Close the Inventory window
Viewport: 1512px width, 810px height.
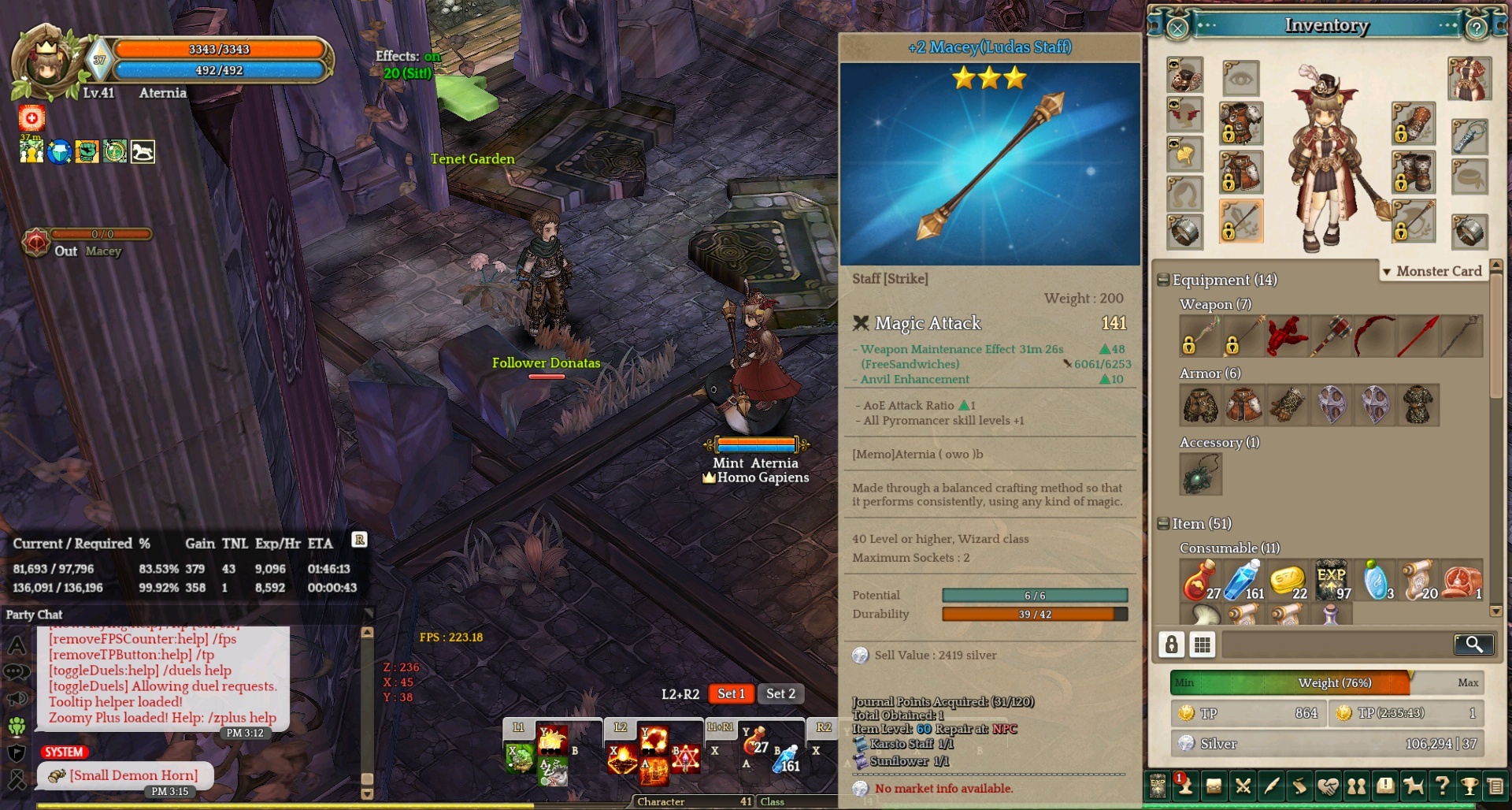coord(1177,28)
